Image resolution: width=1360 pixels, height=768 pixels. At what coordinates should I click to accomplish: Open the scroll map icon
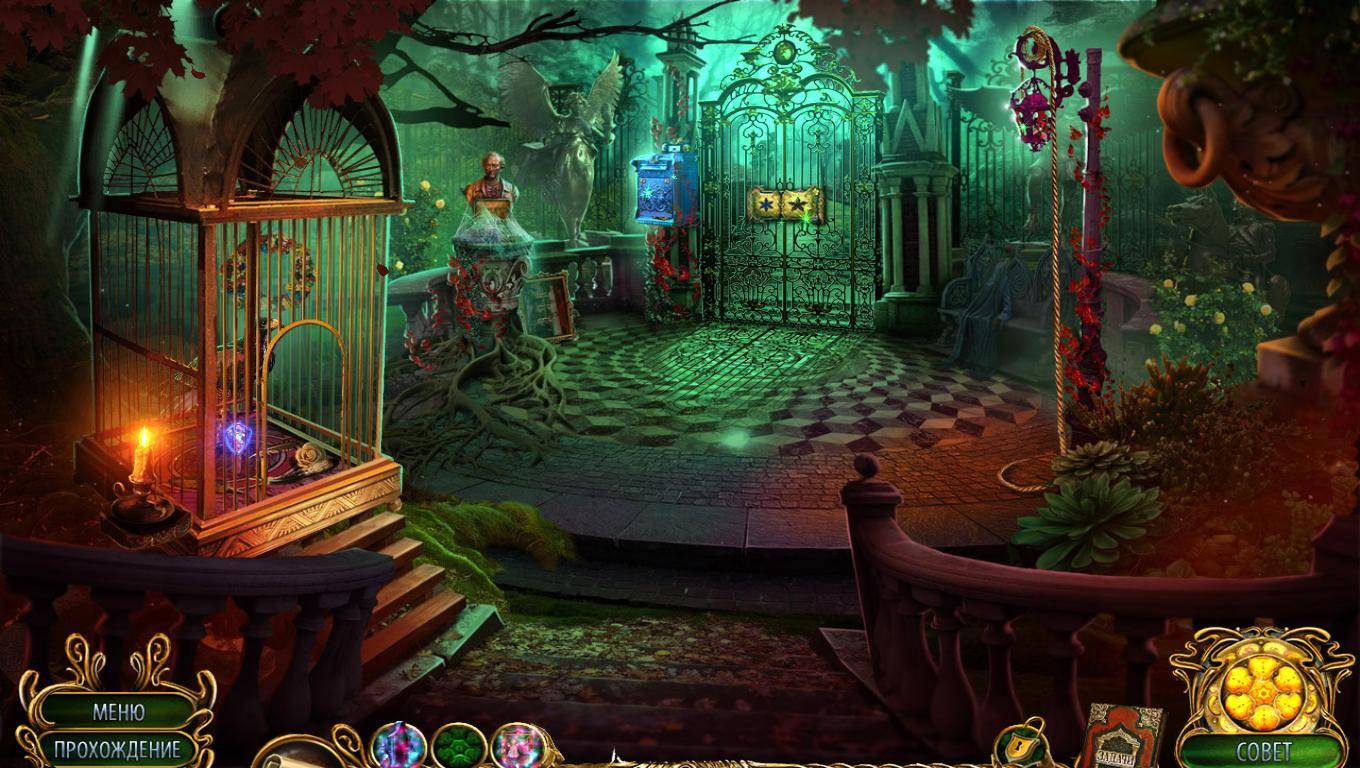(x=292, y=754)
